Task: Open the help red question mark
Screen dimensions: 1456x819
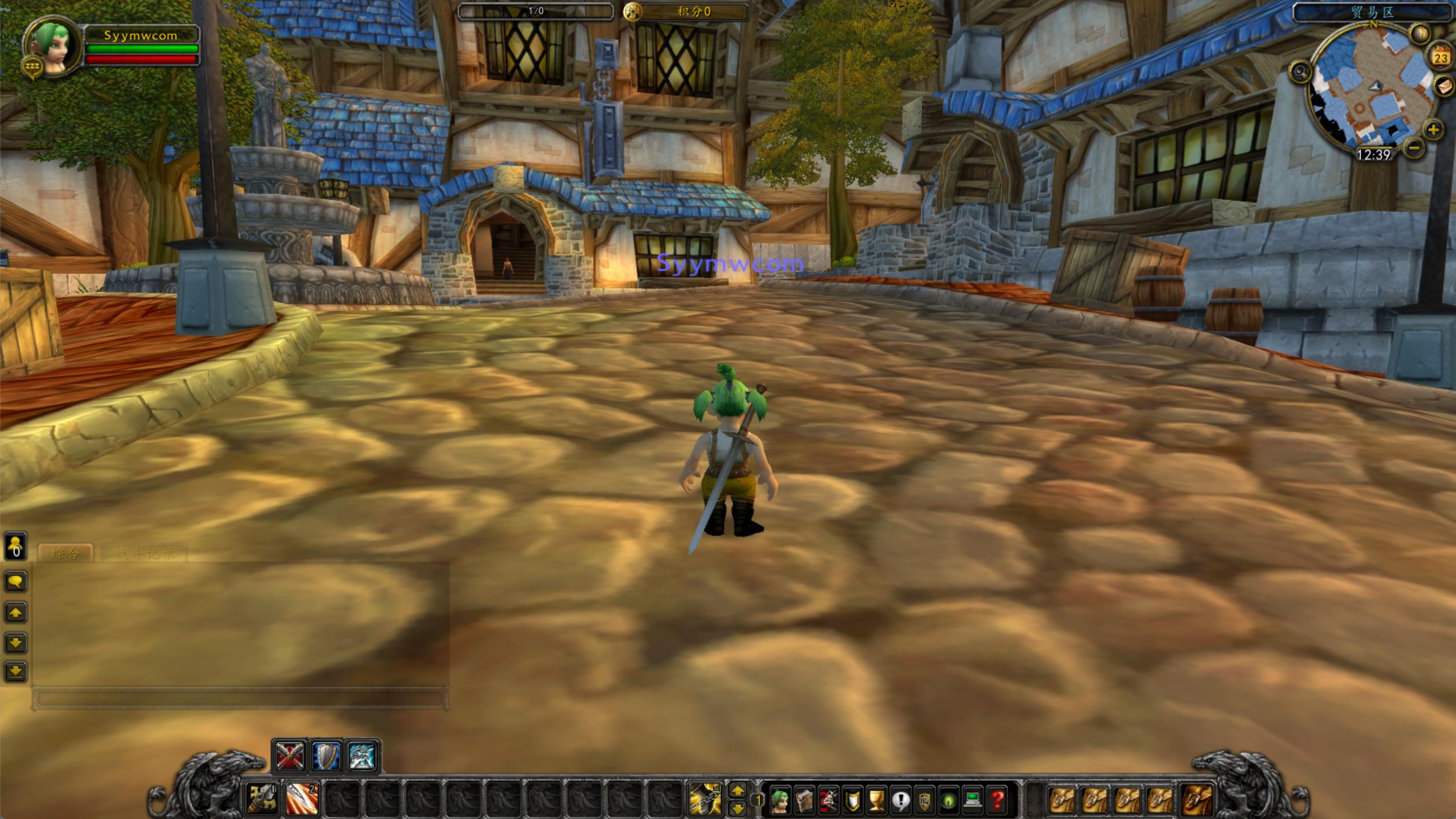Action: click(x=997, y=801)
